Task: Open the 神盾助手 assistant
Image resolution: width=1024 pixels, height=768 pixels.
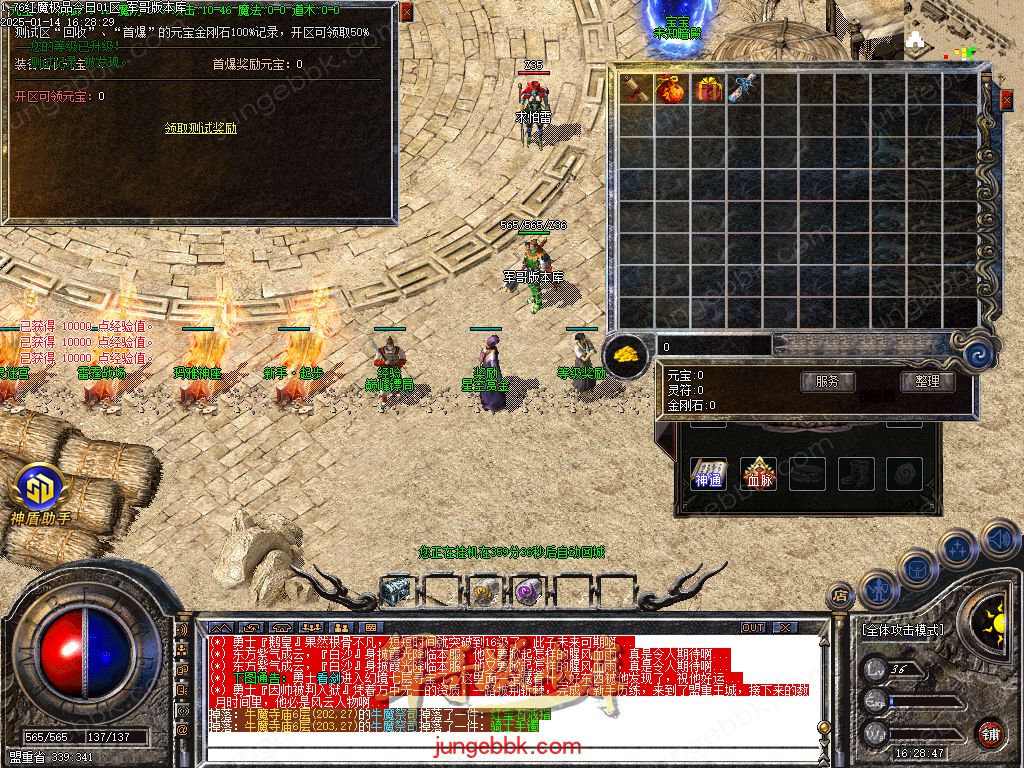Action: point(40,492)
